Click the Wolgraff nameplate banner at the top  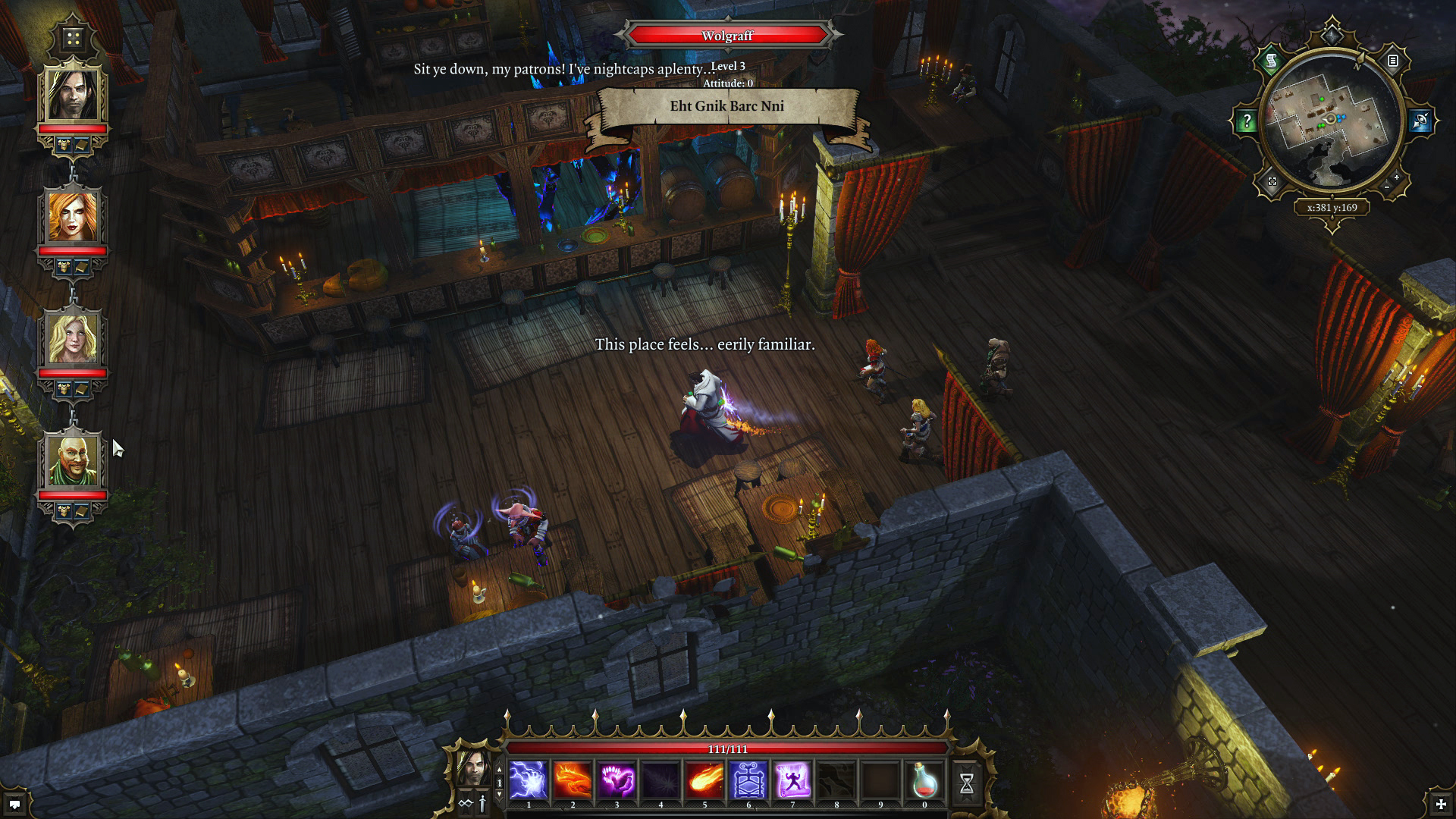pyautogui.click(x=726, y=34)
